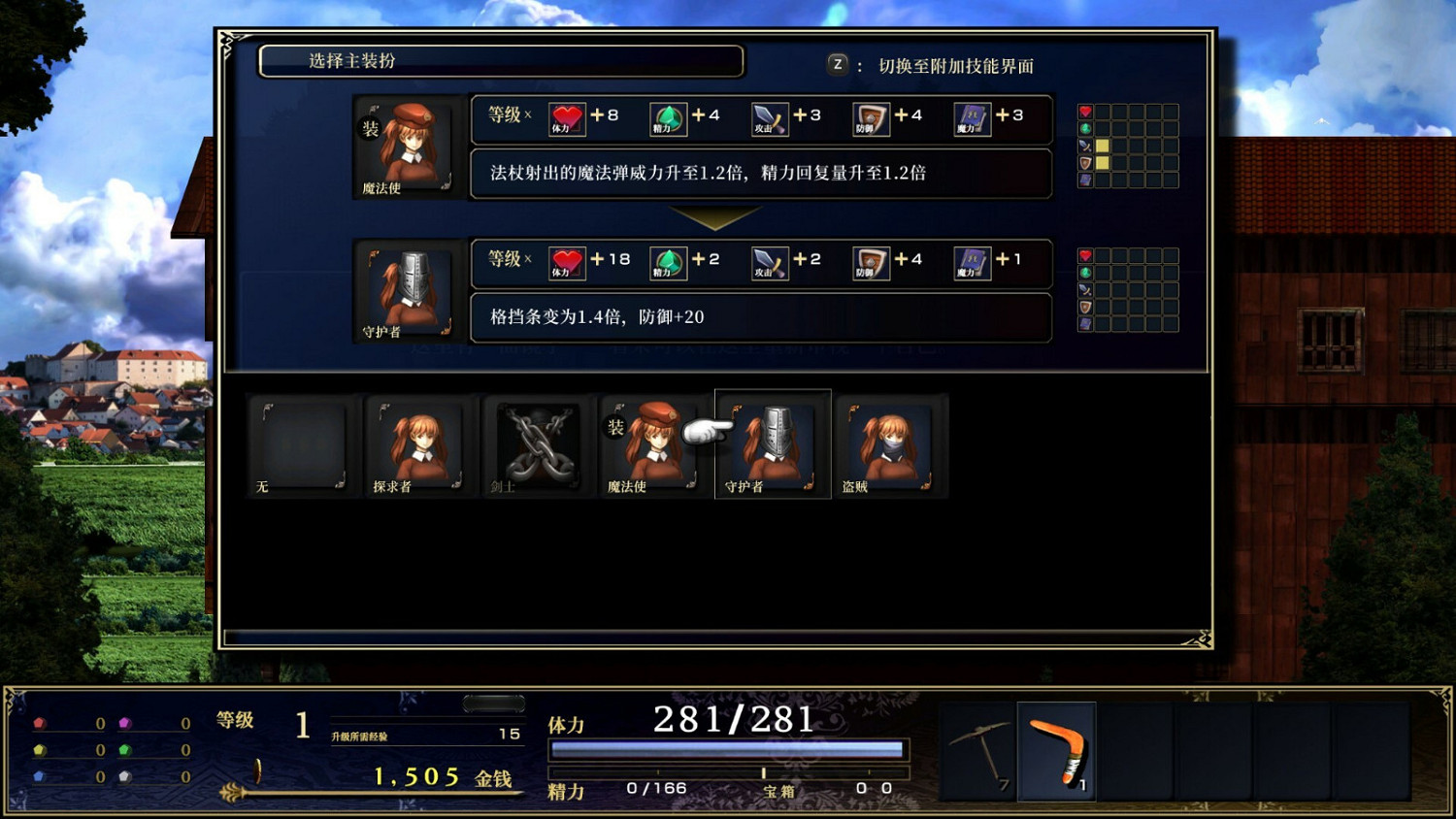Toggle the yellow sword skill slot in the right grid
Screen dimensions: 1456x819
1103,146
